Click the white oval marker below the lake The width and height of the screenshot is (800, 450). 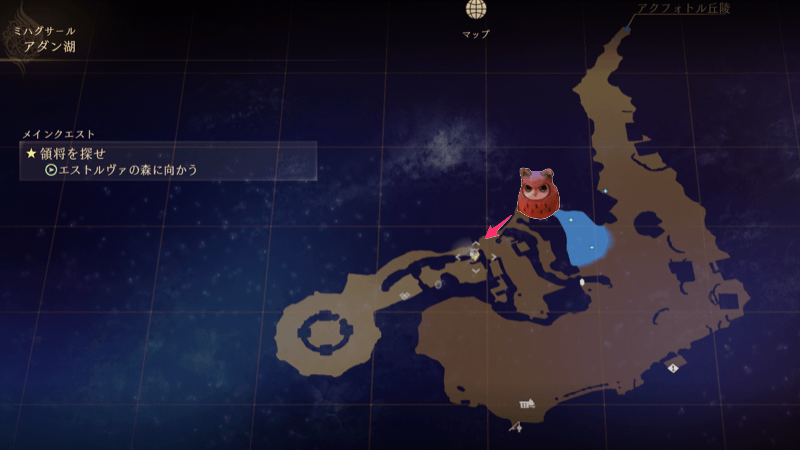tap(582, 283)
